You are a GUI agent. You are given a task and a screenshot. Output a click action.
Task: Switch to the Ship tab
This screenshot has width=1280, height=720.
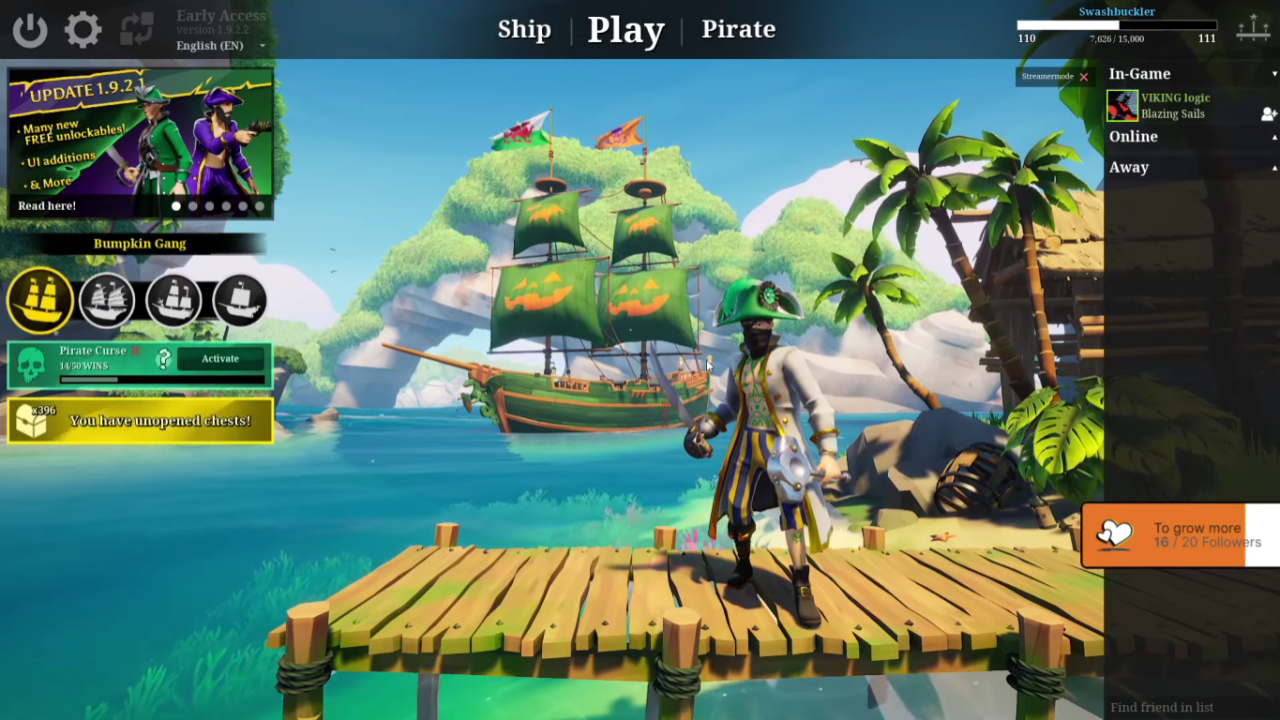click(524, 30)
